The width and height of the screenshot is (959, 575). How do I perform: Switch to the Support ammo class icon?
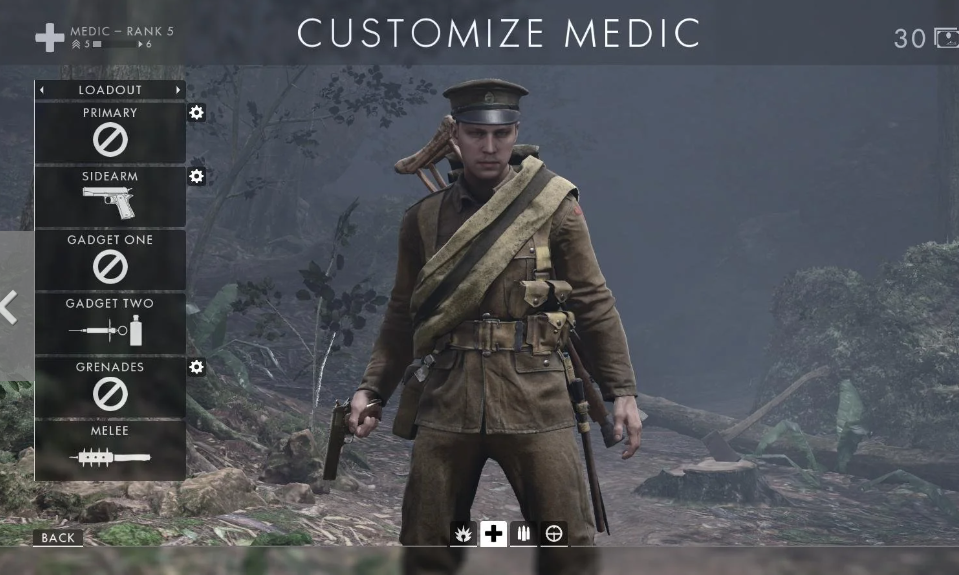click(x=523, y=534)
